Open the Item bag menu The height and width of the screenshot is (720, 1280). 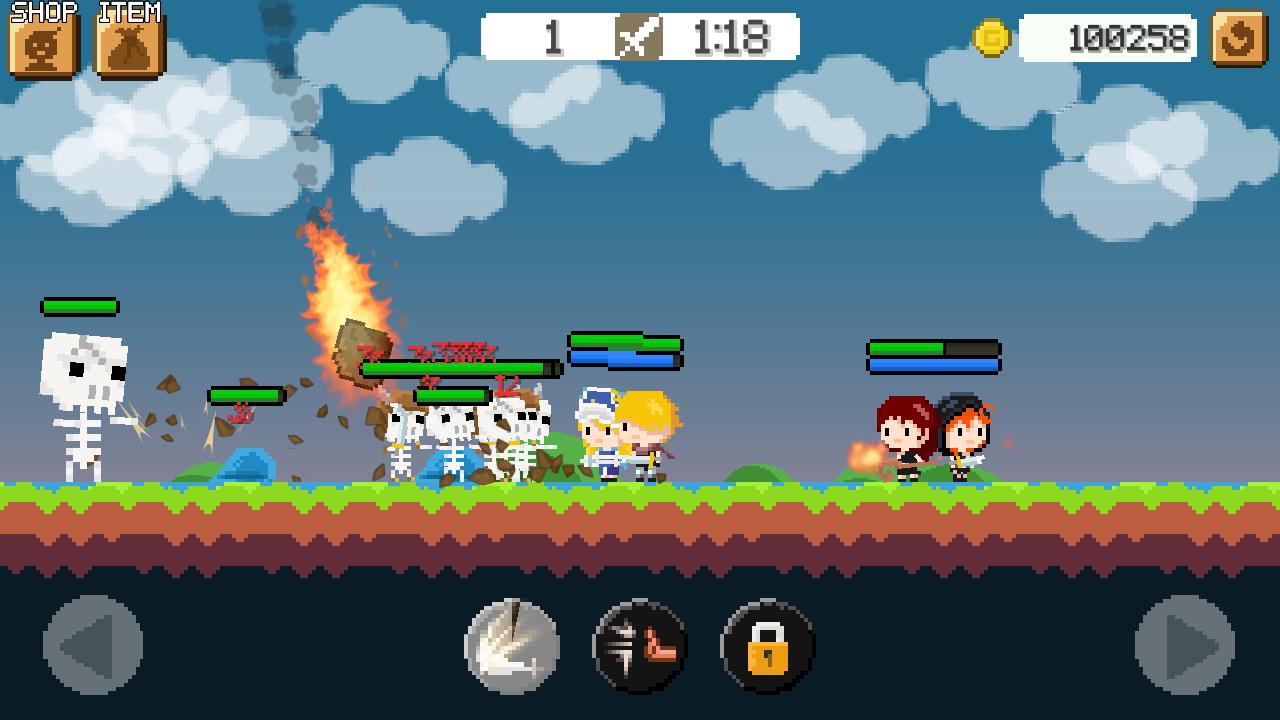click(129, 43)
